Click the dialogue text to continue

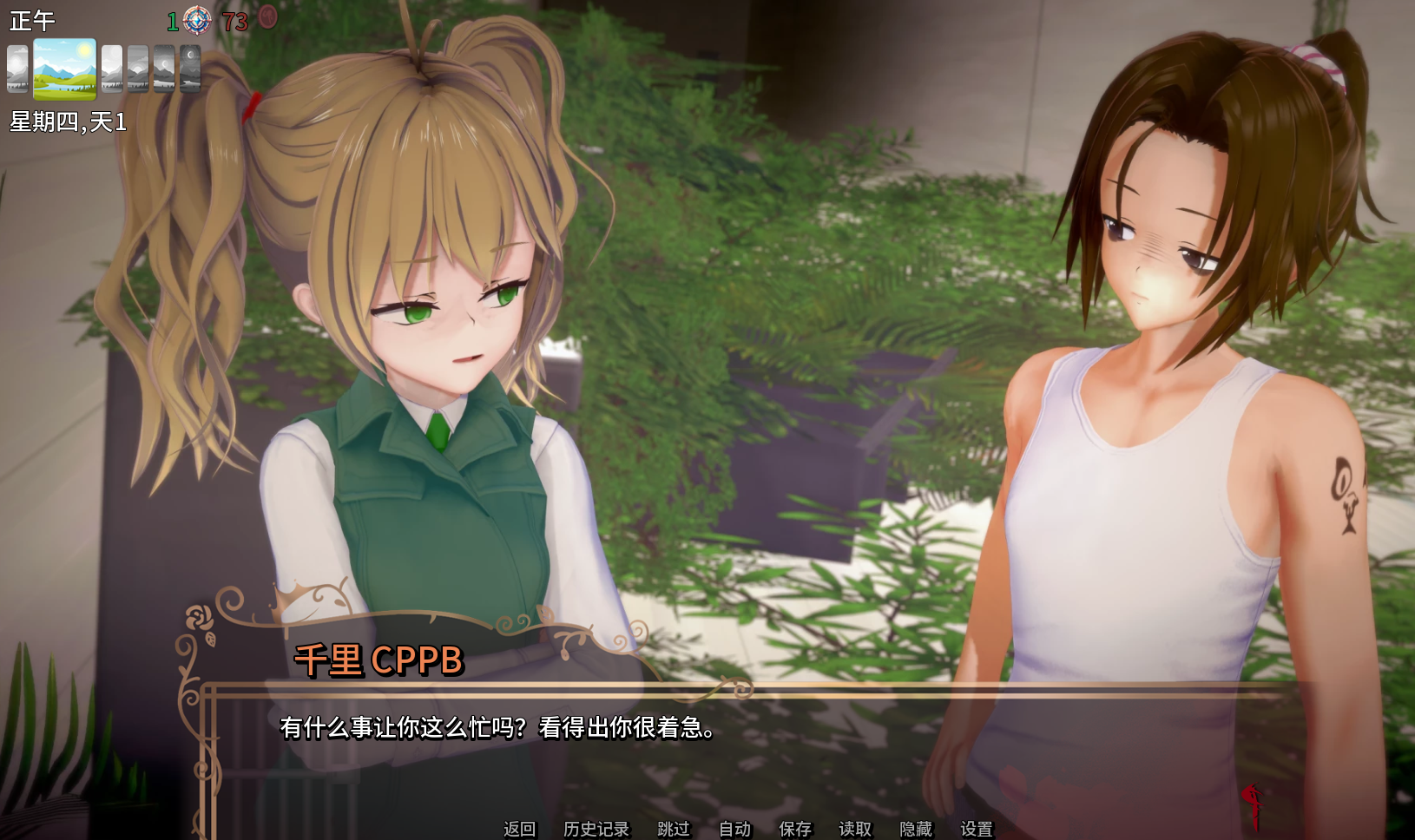(x=497, y=727)
